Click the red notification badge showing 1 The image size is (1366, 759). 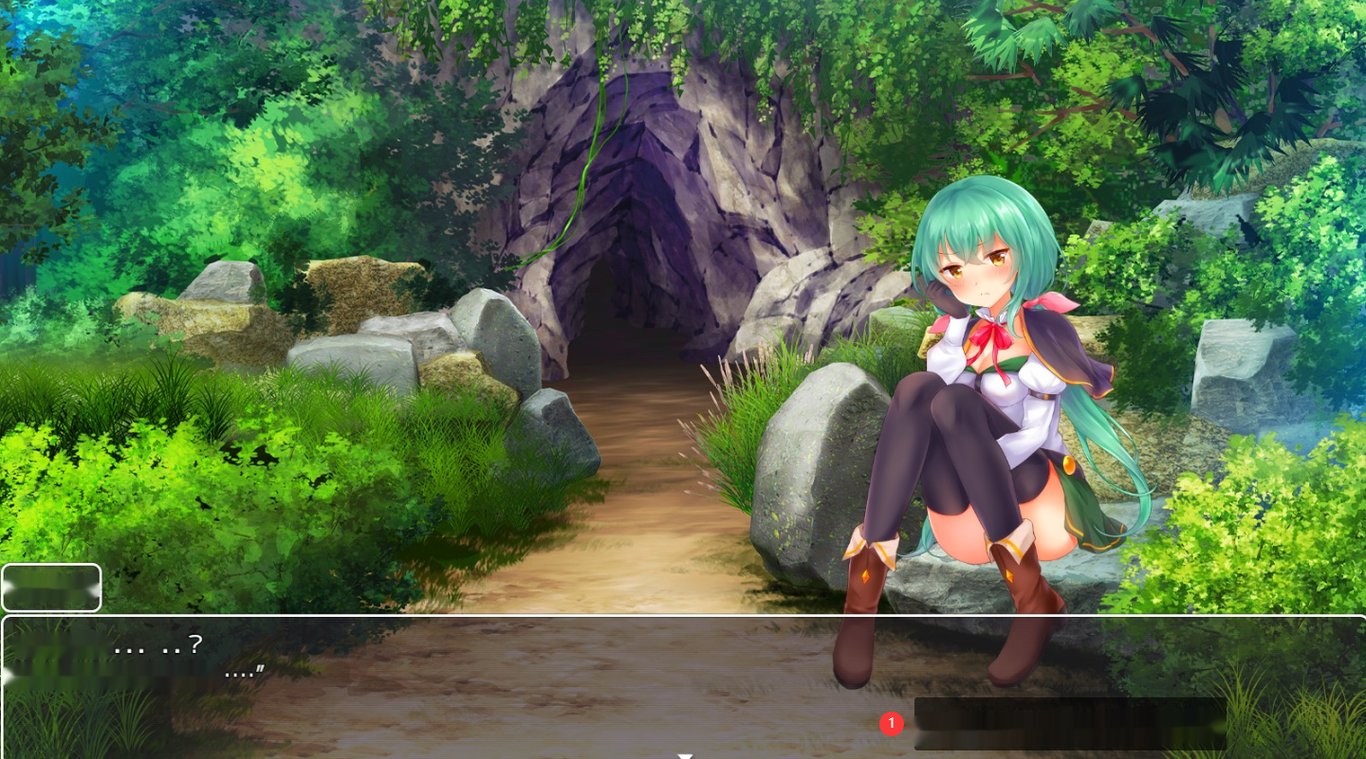891,722
